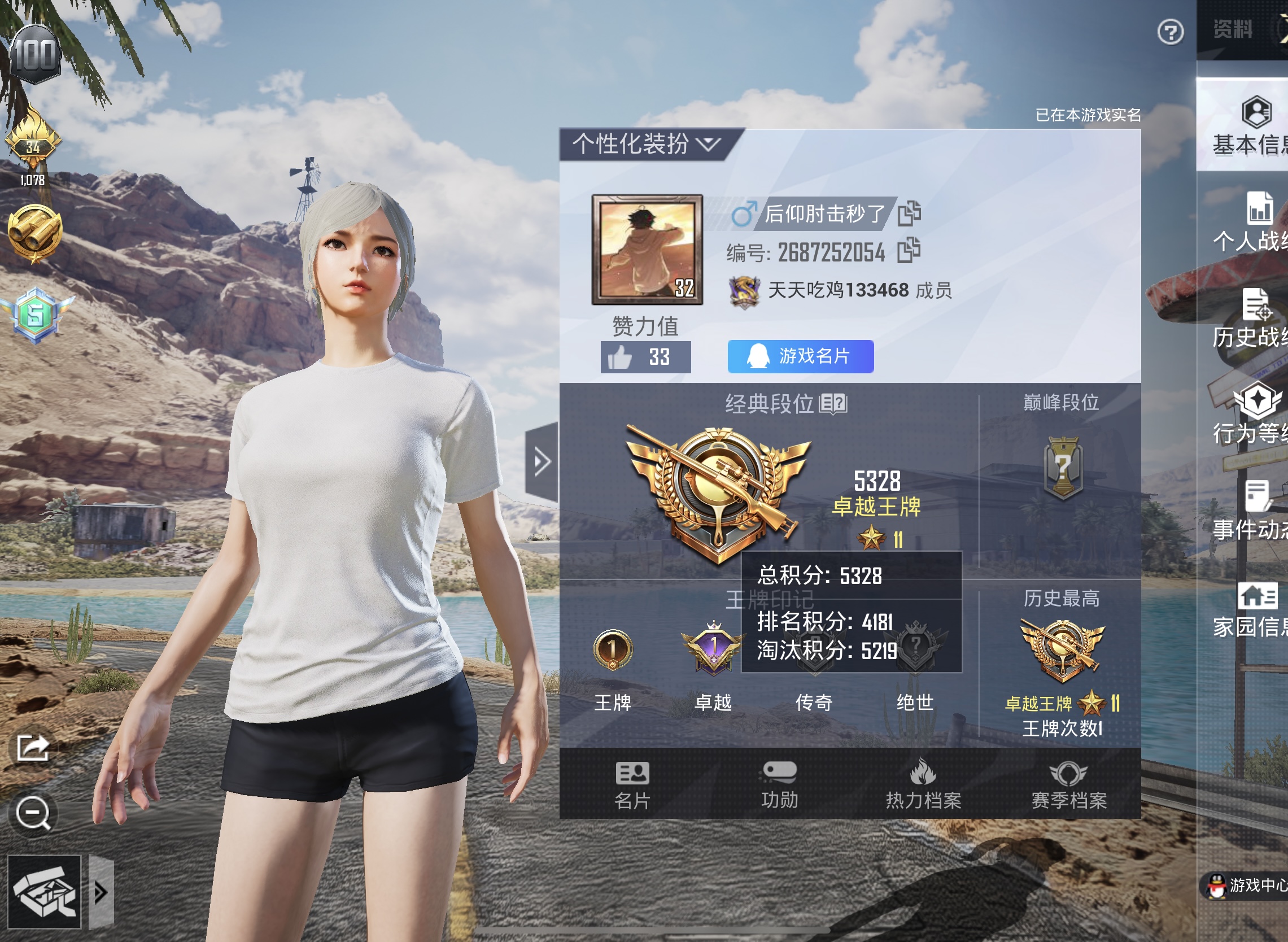Switch to the 功勋 tab
This screenshot has width=1288, height=942.
(x=779, y=785)
